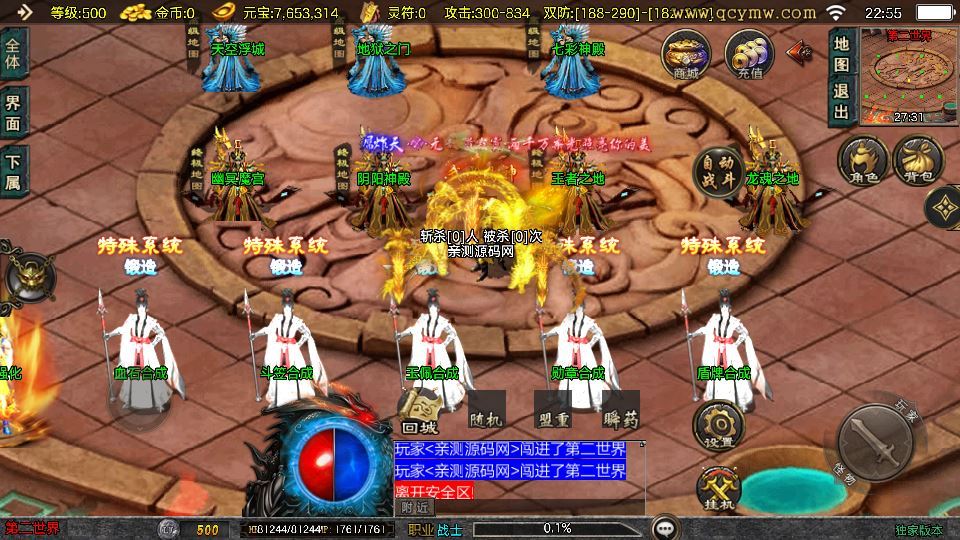This screenshot has width=960, height=540.
Task: Use the 回城 return-to-town scroll
Action: (x=421, y=411)
